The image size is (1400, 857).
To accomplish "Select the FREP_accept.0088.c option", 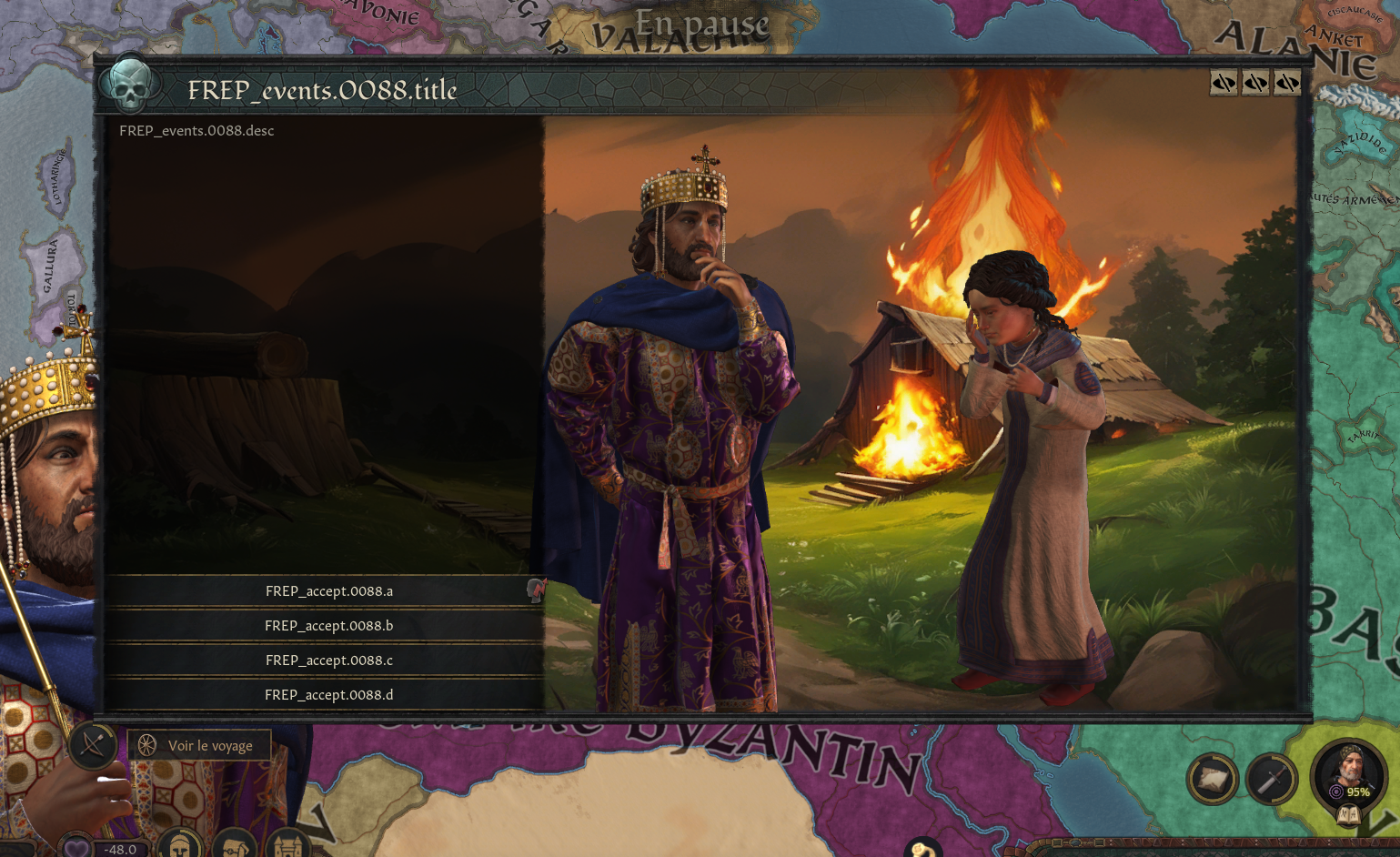I will coord(328,660).
